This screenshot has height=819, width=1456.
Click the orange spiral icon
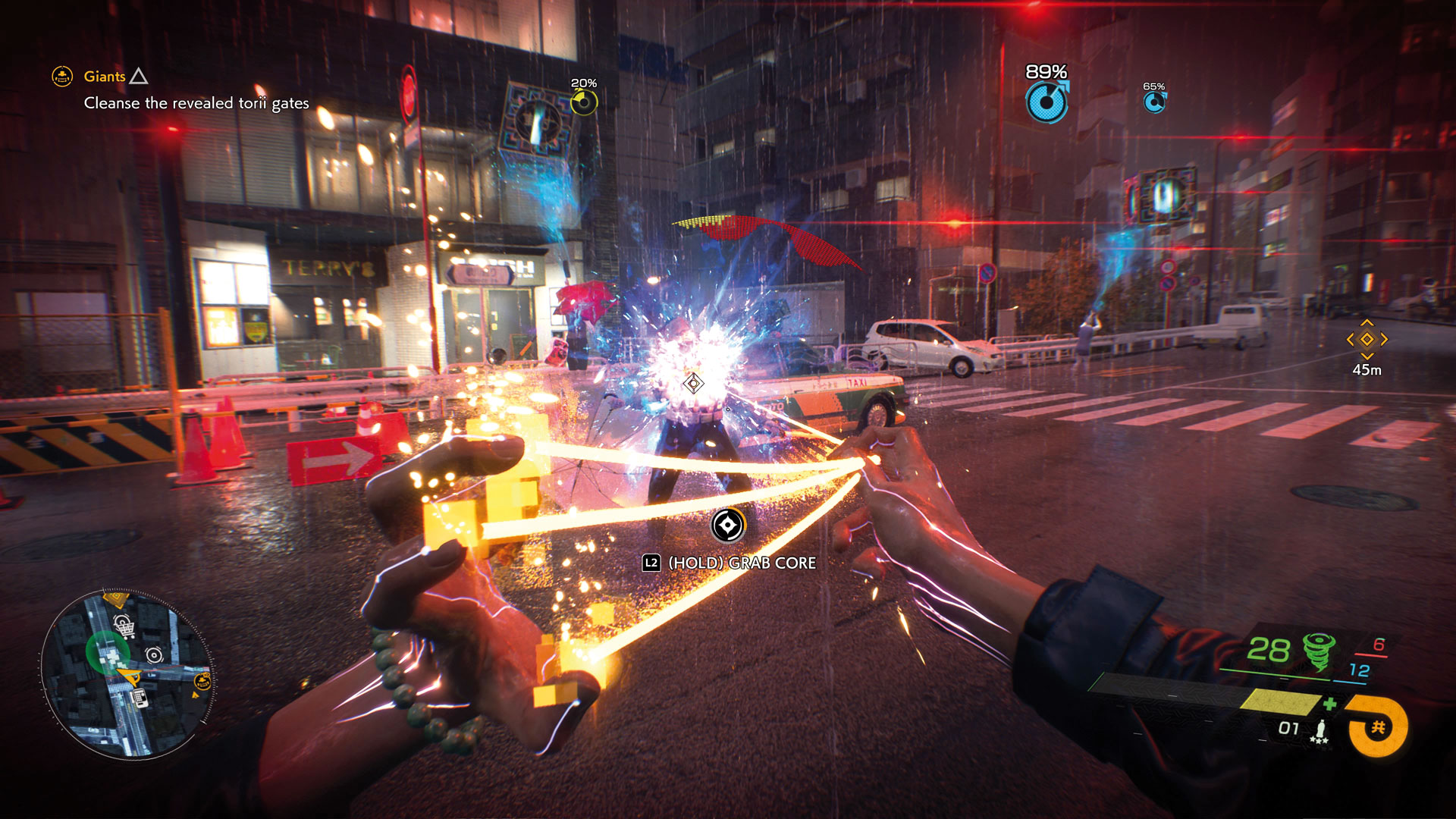[x=1378, y=728]
